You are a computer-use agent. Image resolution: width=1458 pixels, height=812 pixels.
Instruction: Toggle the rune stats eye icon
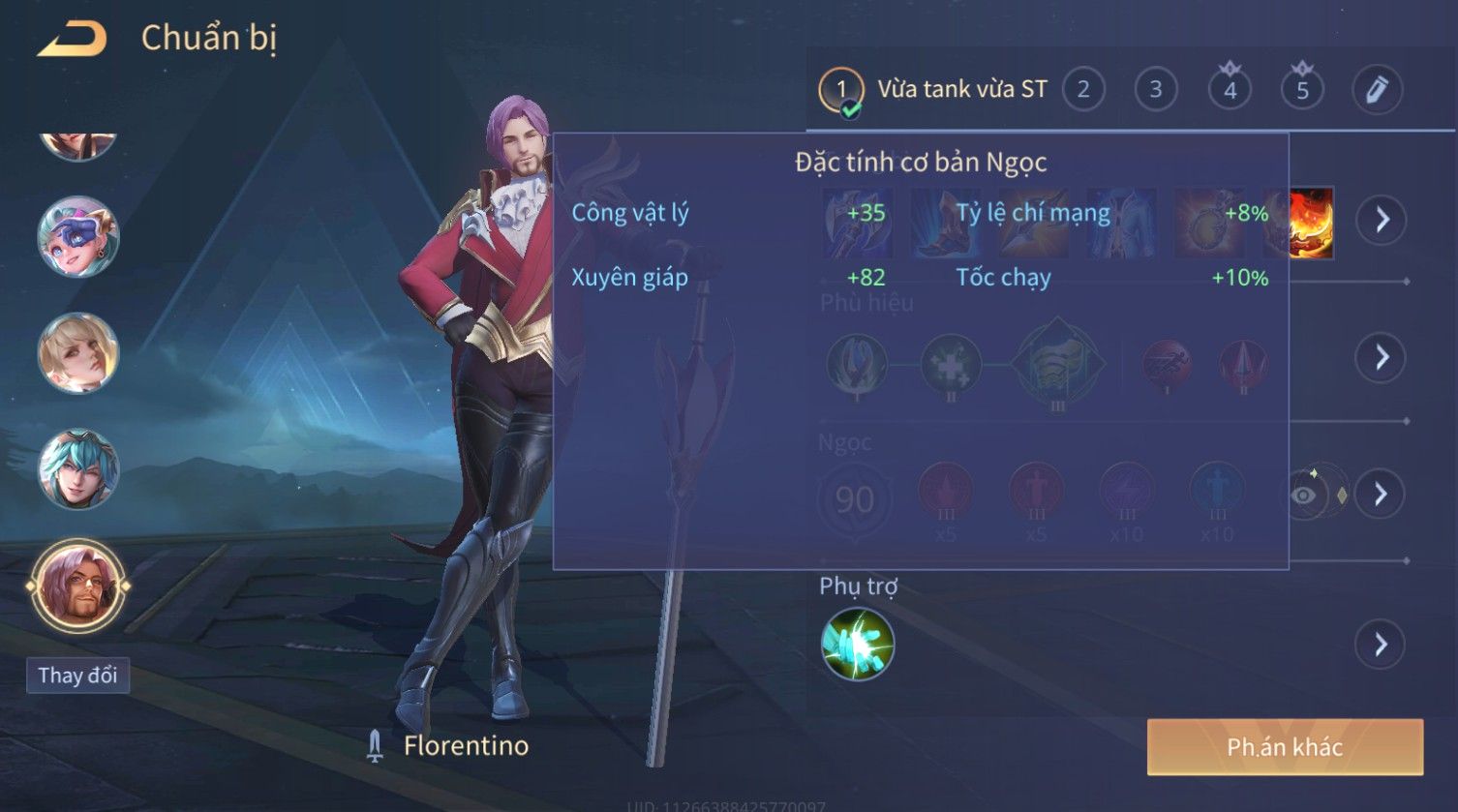coord(1305,496)
